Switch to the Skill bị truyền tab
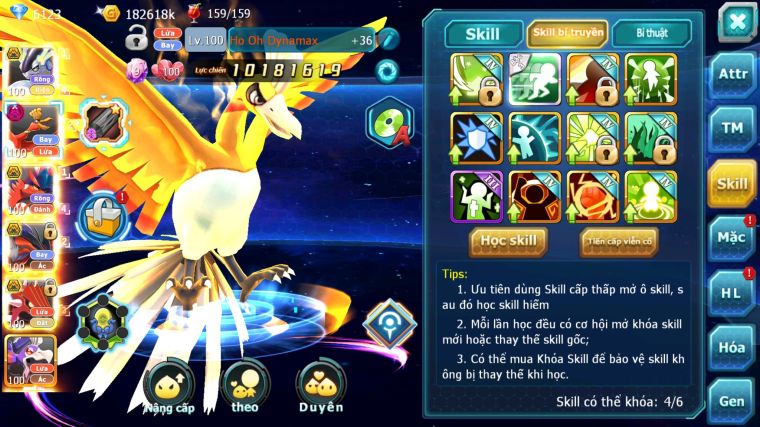Screen dimensions: 760x427 pos(568,33)
